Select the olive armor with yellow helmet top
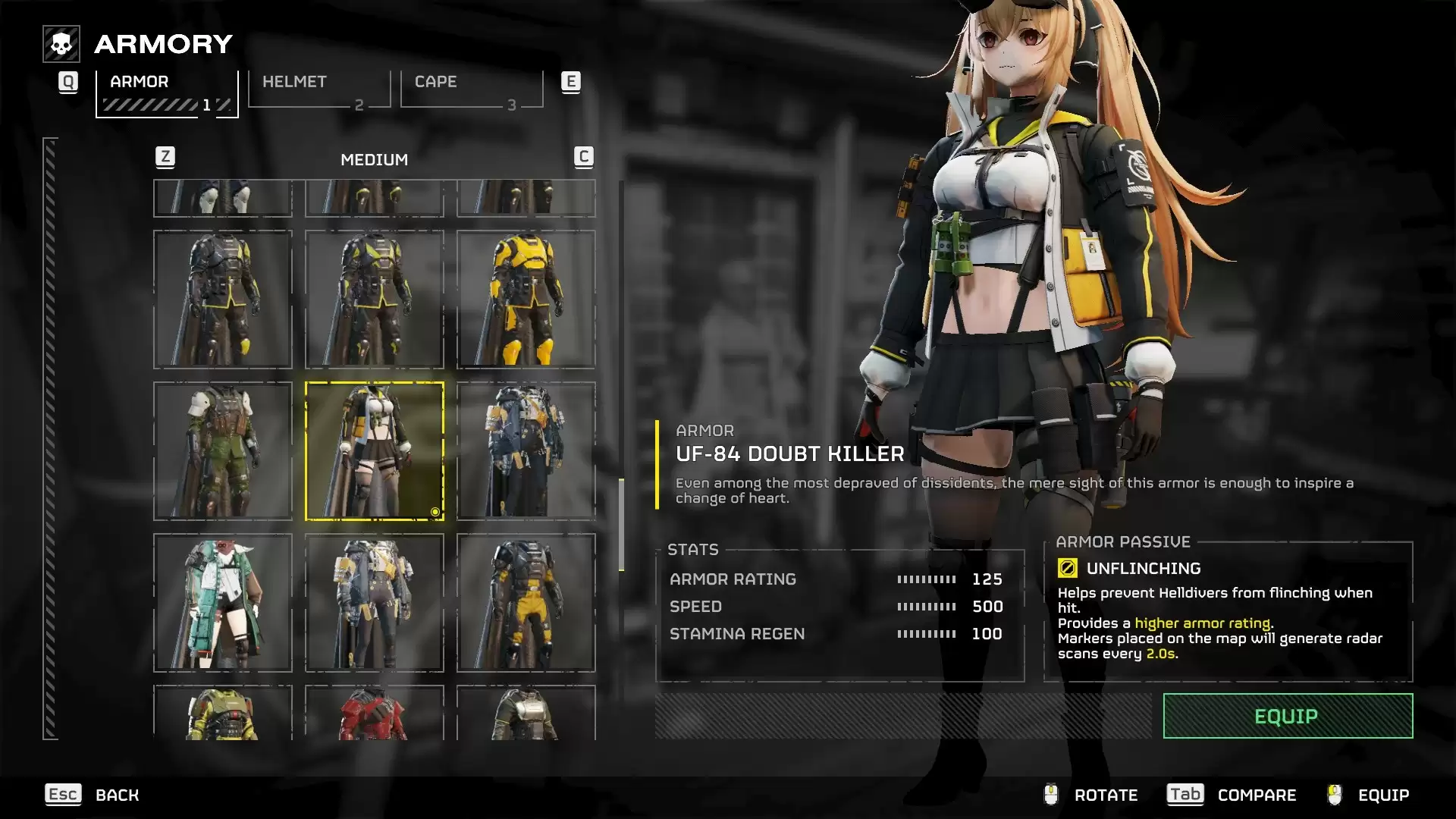The image size is (1456, 819). pos(222,714)
